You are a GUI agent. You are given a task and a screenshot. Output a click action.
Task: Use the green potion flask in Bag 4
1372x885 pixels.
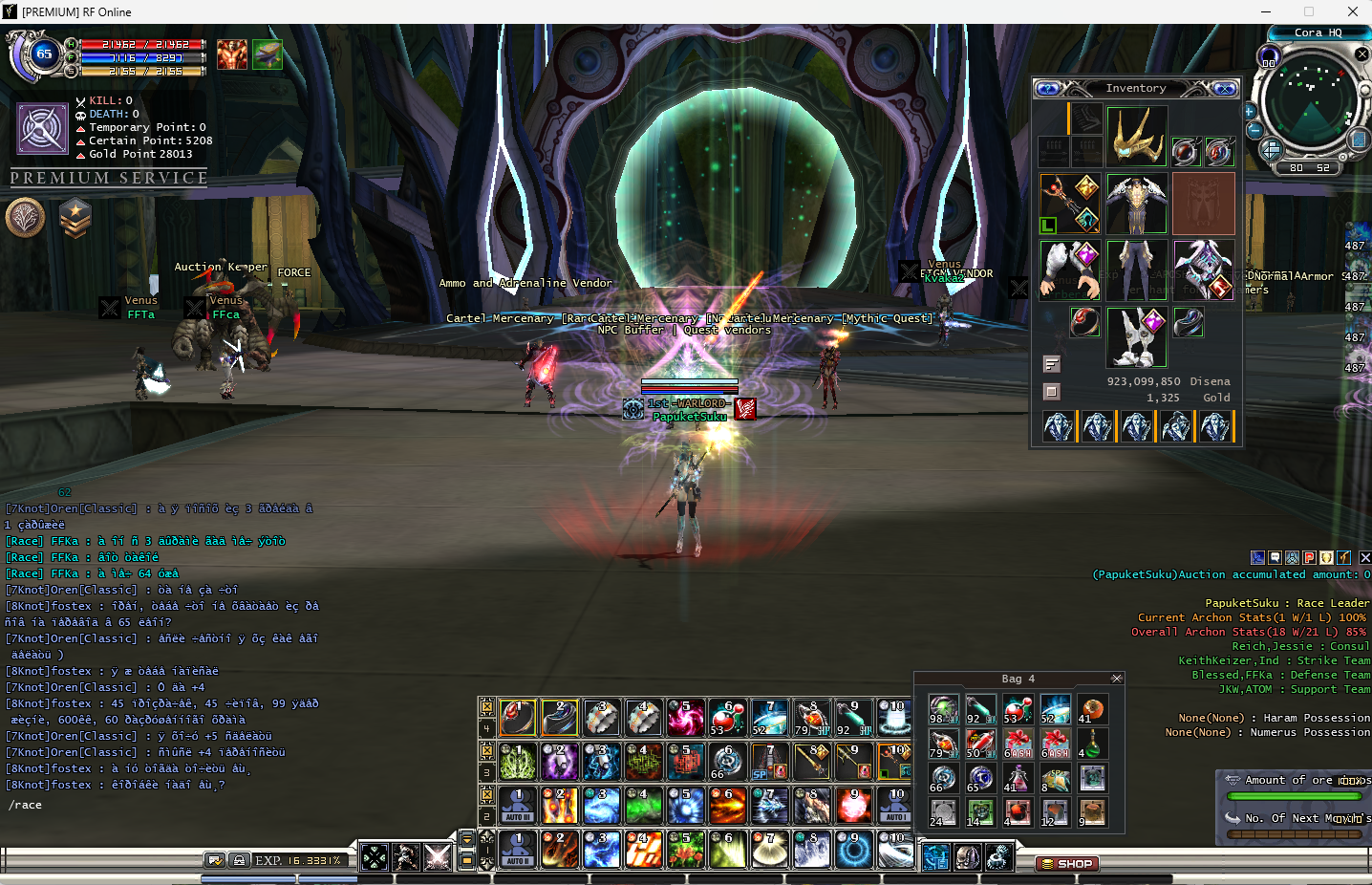[x=1092, y=744]
